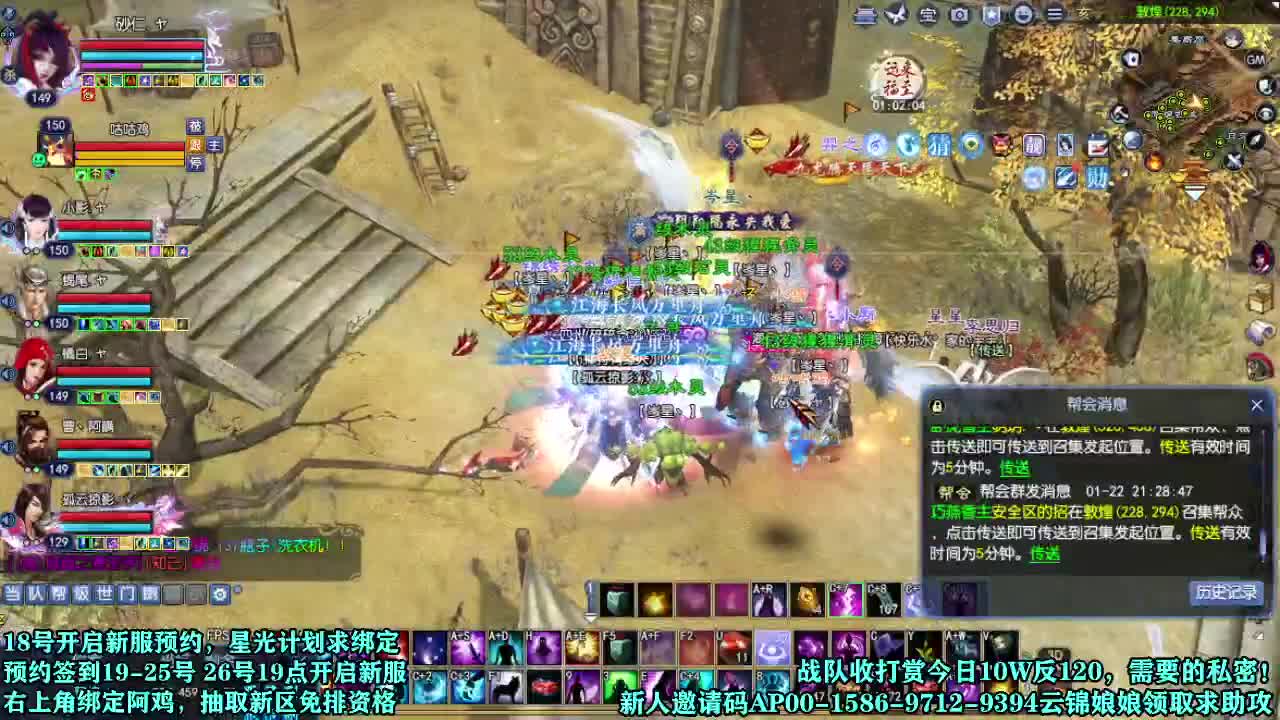1280x720 pixels.
Task: Open the 靓 appearance event icon
Action: pyautogui.click(x=1034, y=144)
